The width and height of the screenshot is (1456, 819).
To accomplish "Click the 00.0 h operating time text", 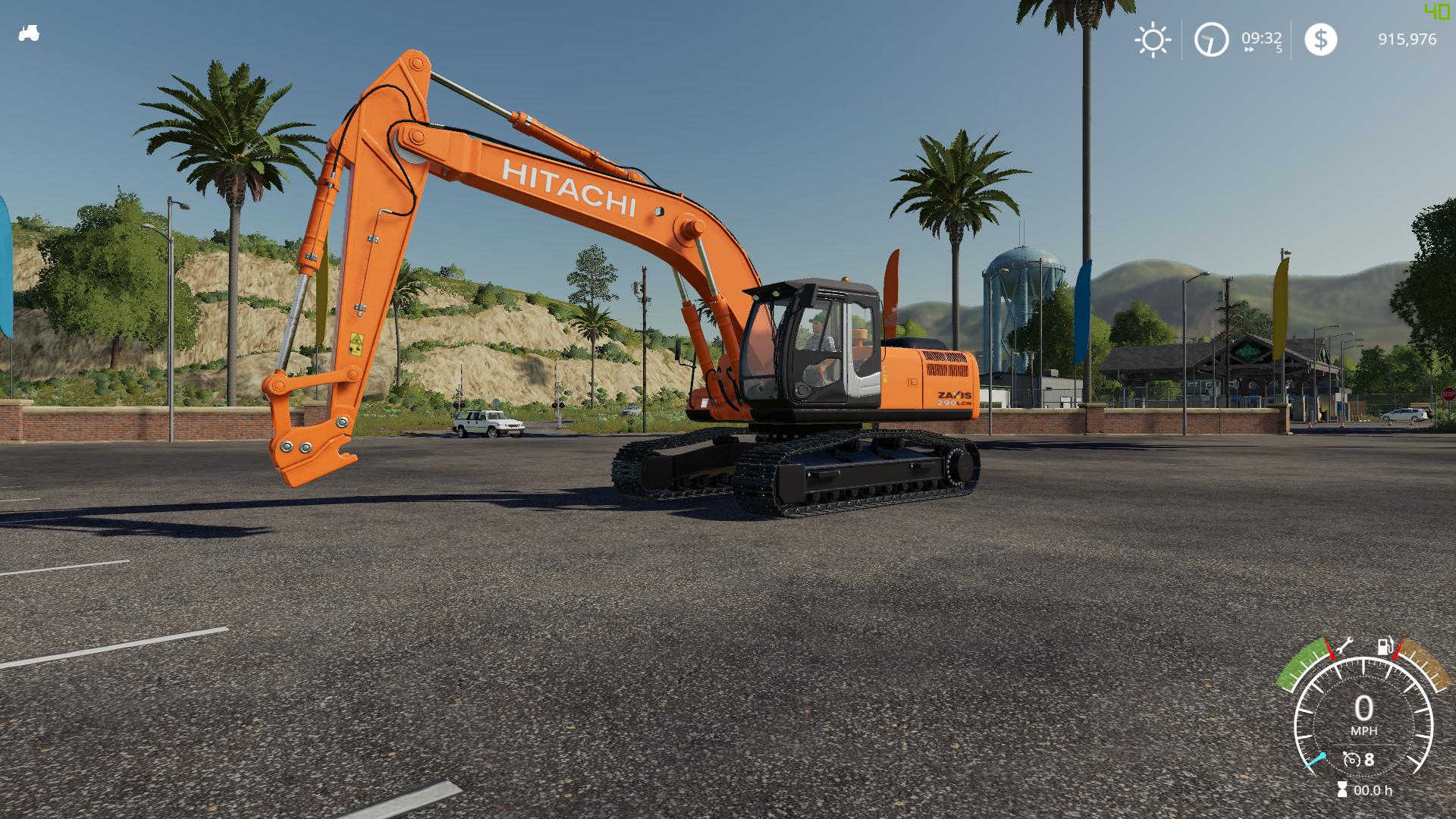I will (1374, 789).
